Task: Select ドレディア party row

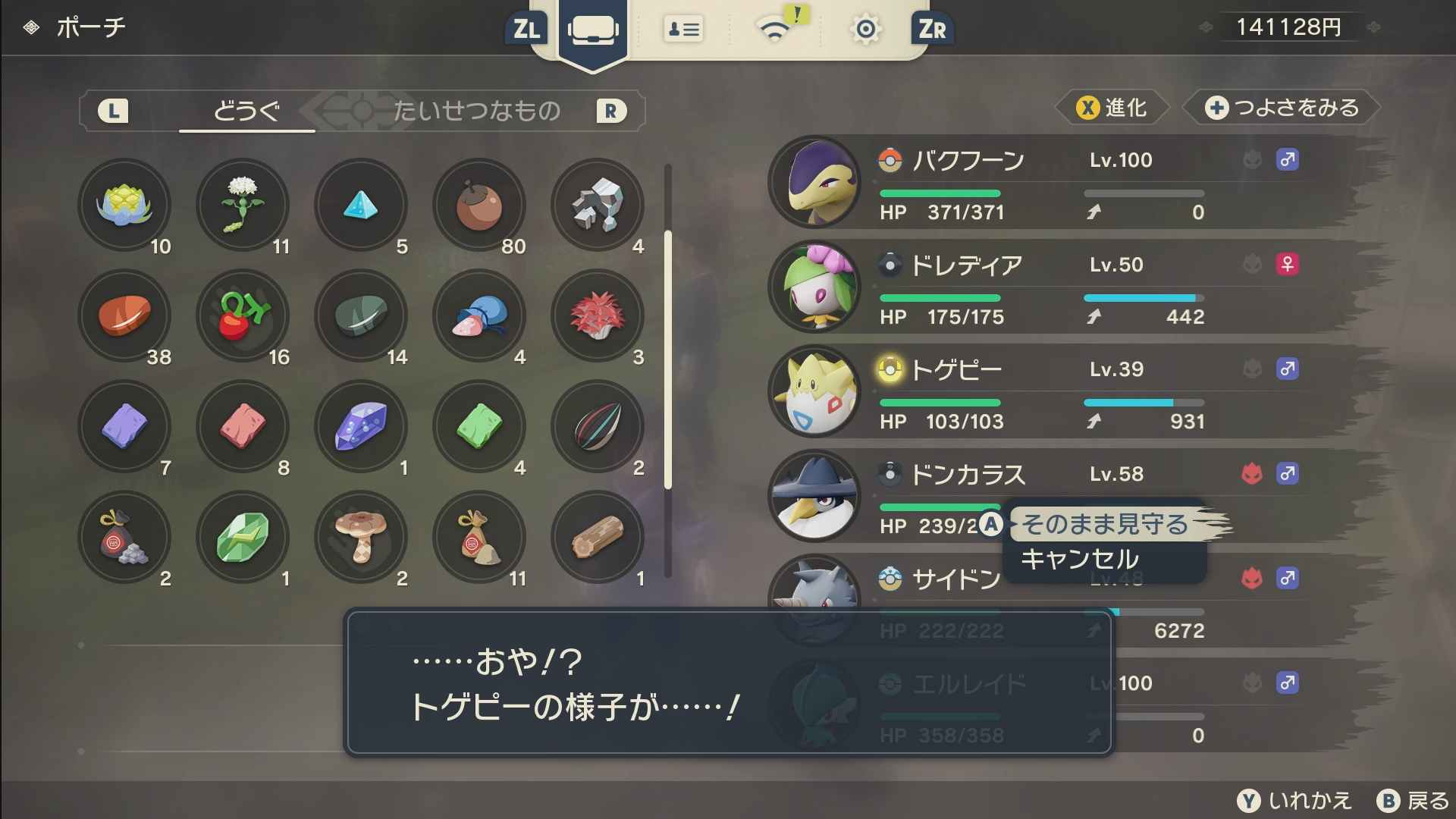Action: coord(1062,287)
